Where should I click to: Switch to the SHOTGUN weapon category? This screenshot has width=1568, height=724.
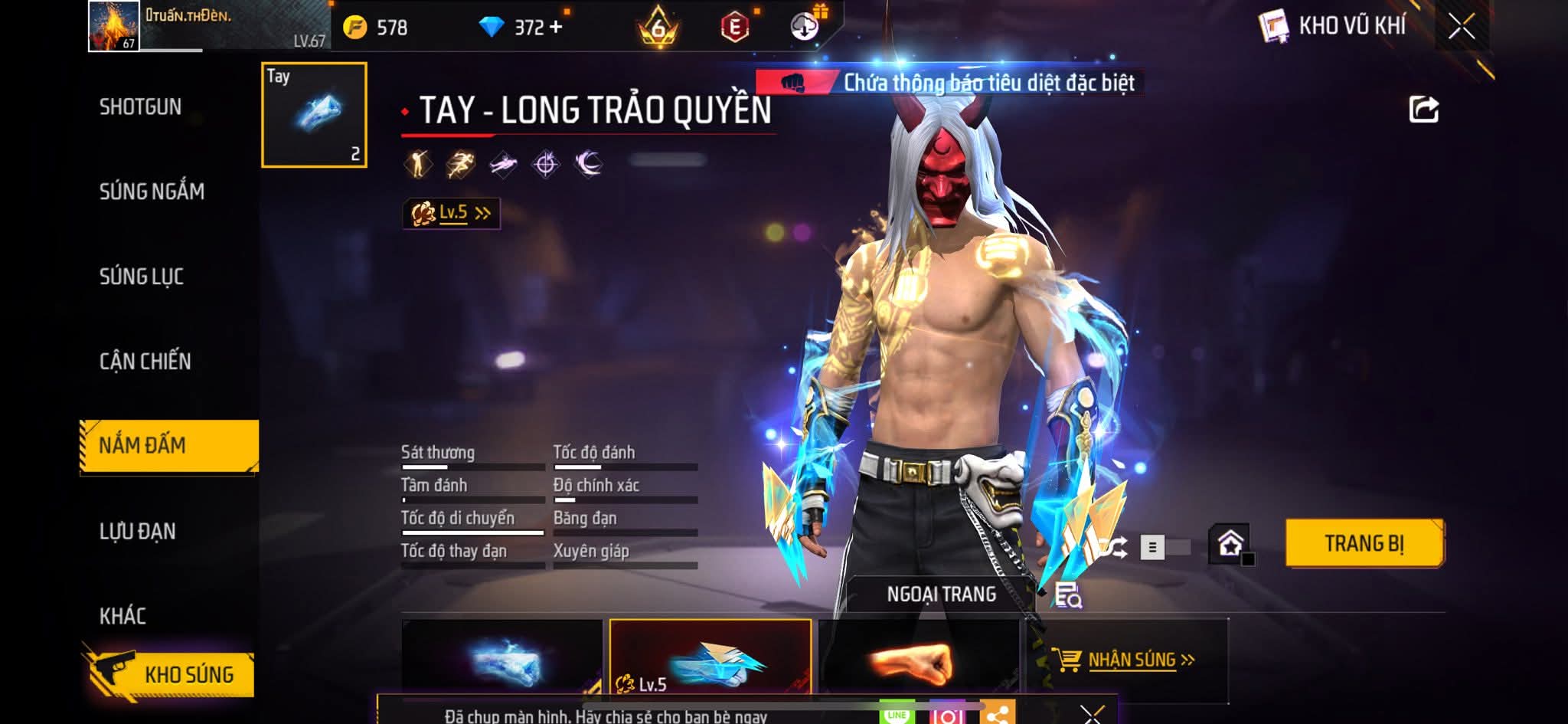pos(140,107)
